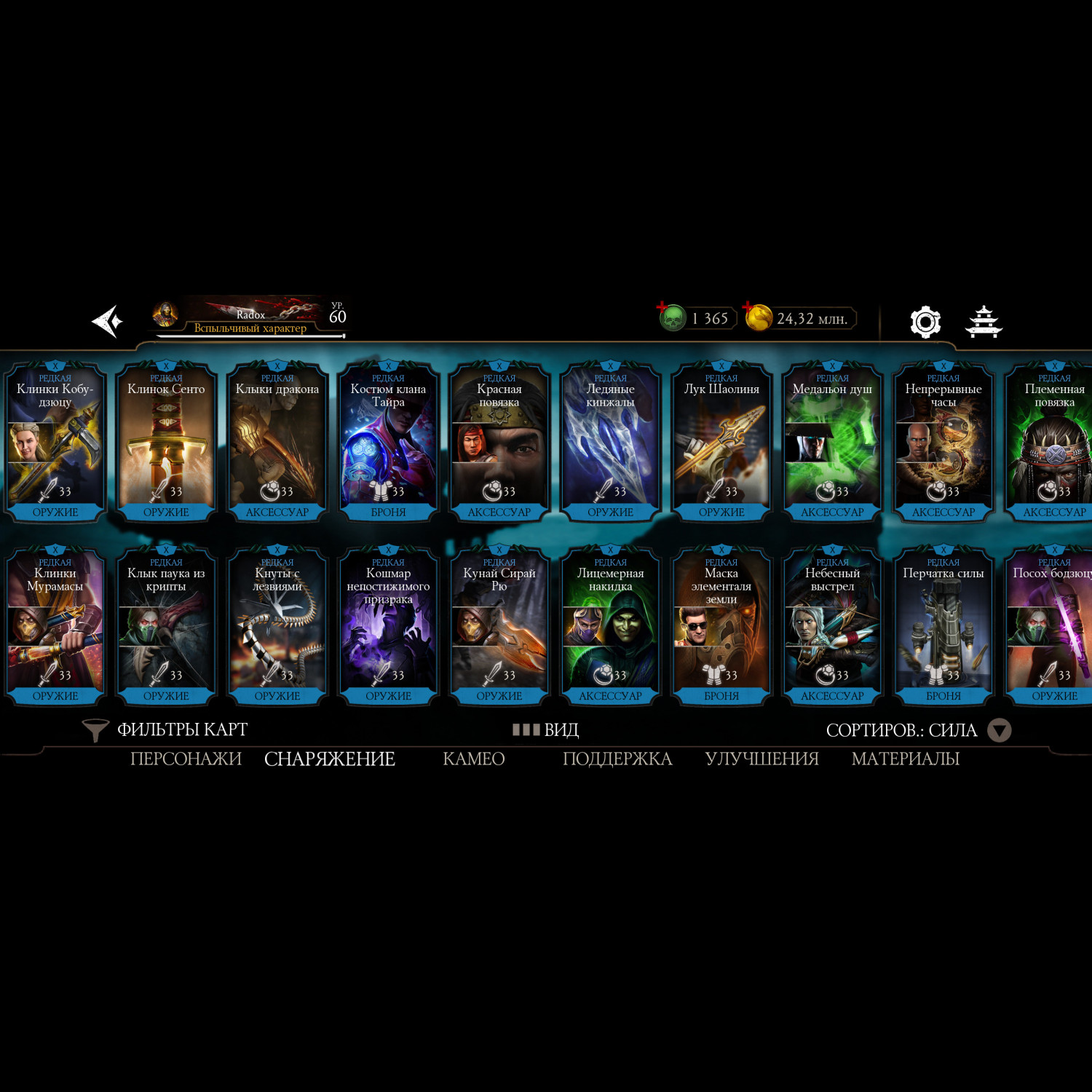This screenshot has height=1092, width=1092.
Task: Switch to the ПЕРСОНАЖИ tab
Action: [x=186, y=759]
